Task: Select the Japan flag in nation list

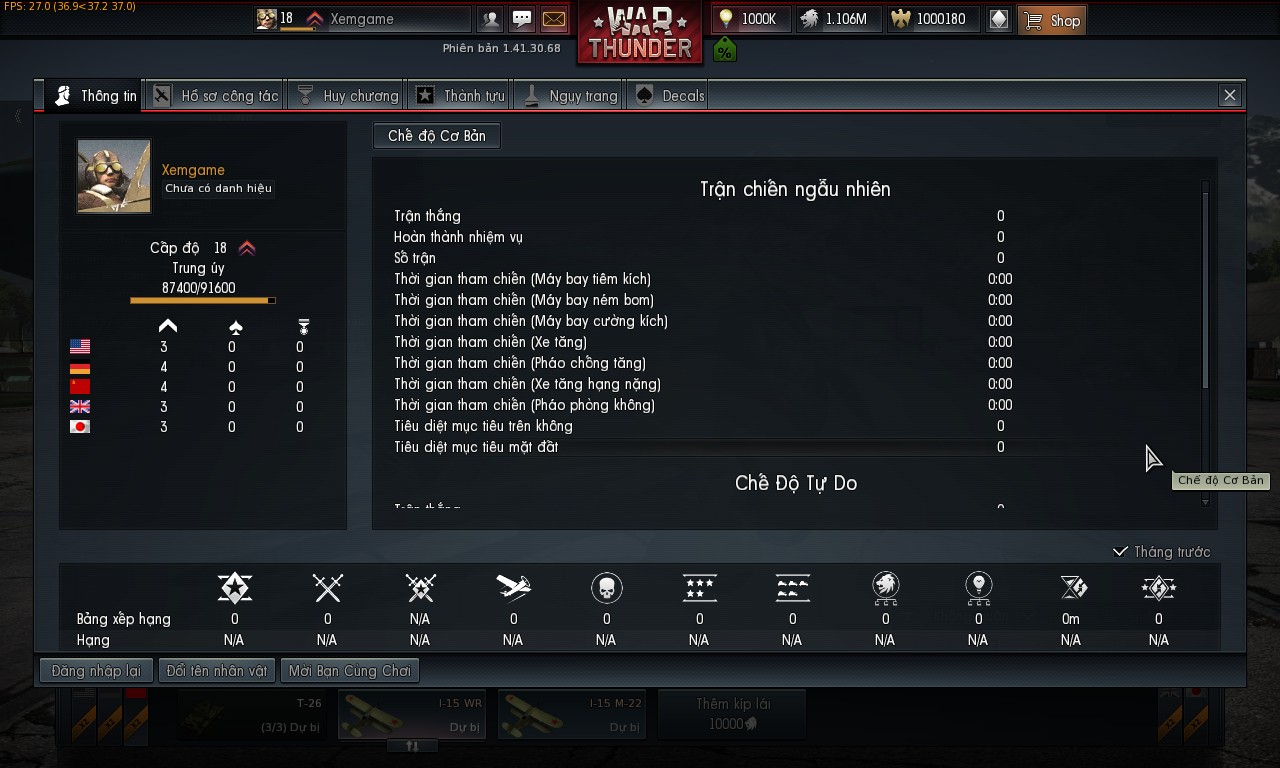Action: (x=78, y=427)
